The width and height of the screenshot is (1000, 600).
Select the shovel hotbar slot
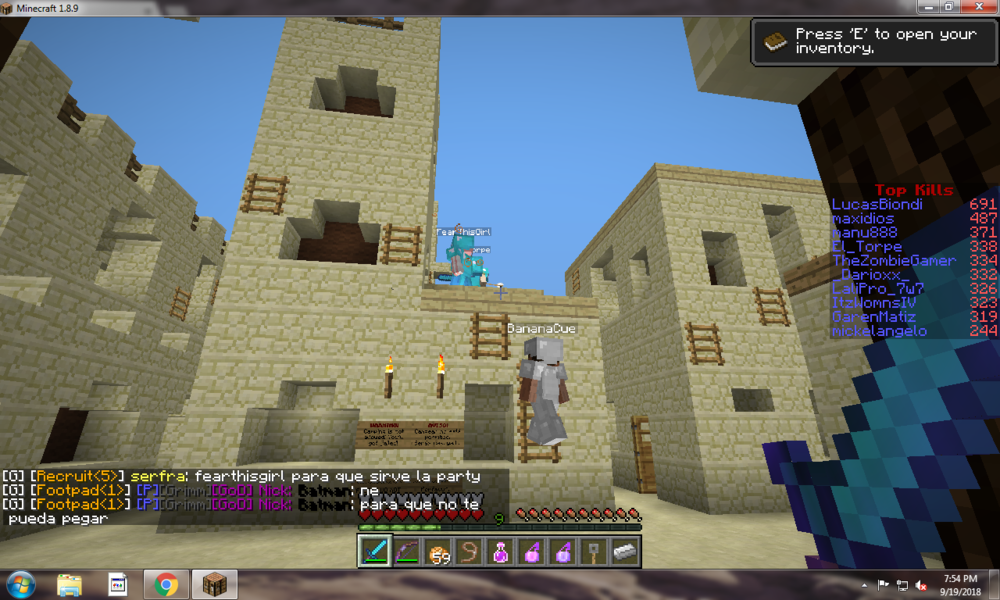(593, 551)
